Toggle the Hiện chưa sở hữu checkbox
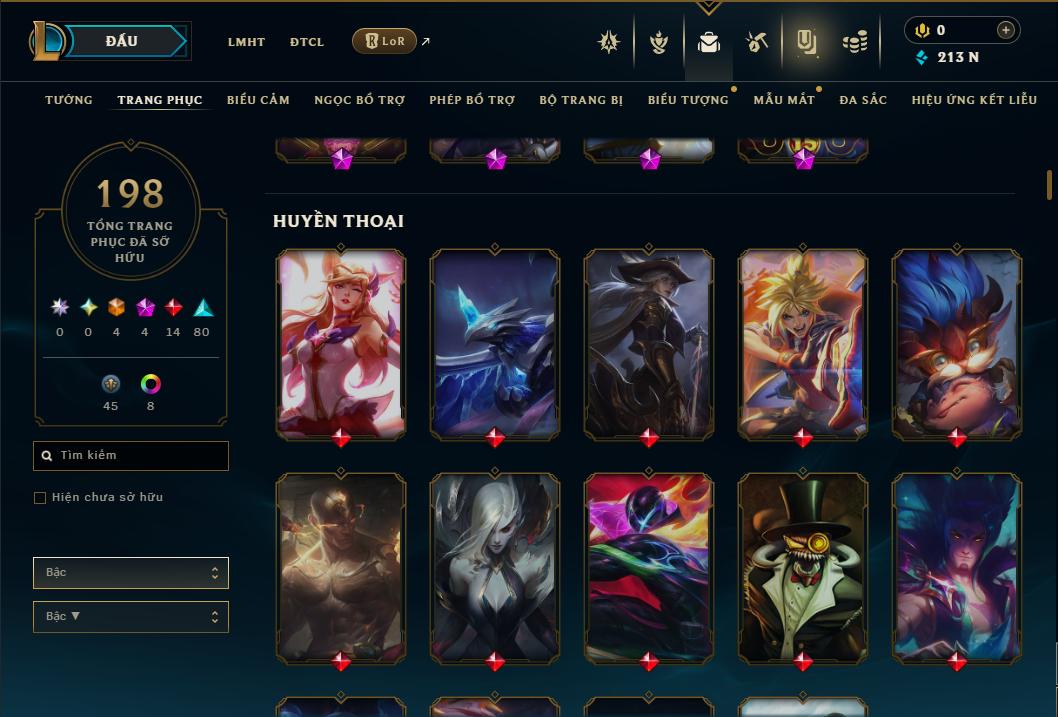 pyautogui.click(x=40, y=498)
